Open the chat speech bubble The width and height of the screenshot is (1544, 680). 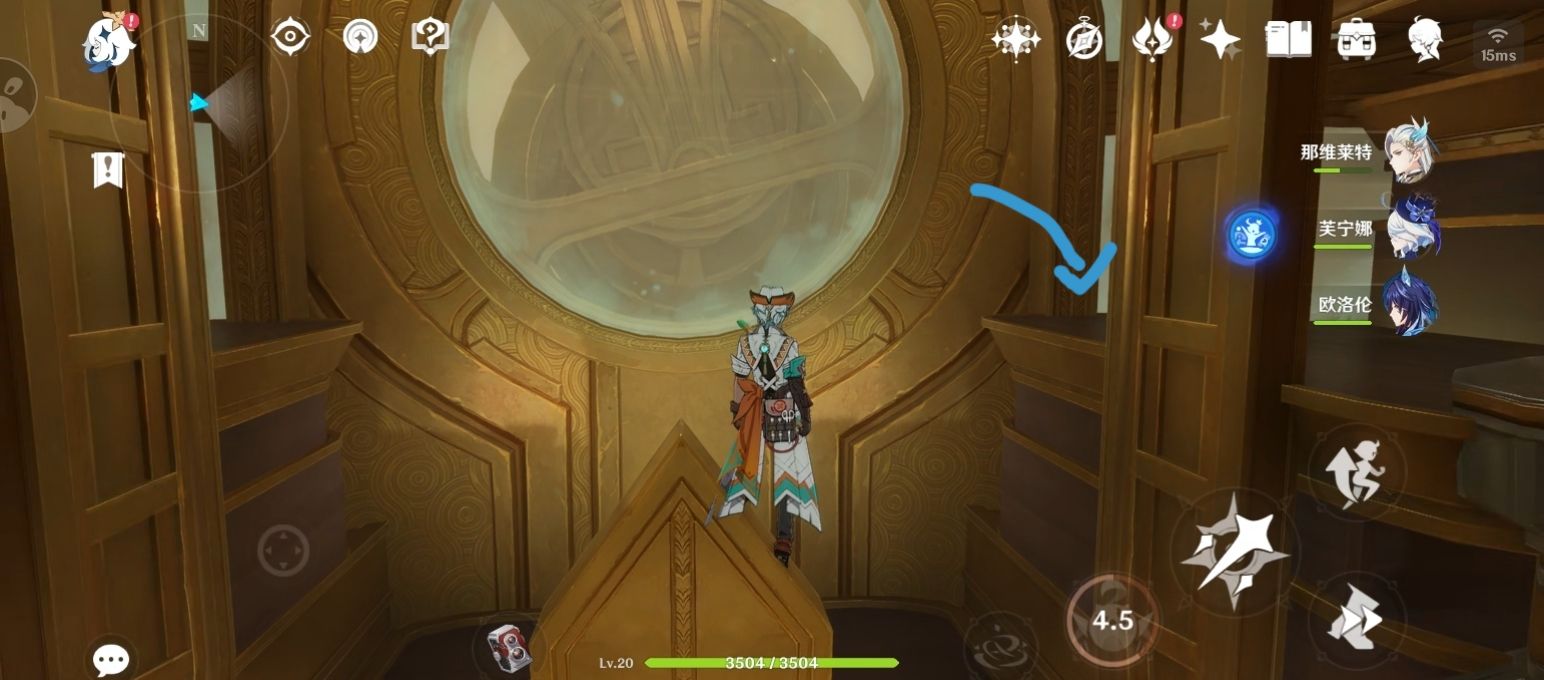coord(111,658)
